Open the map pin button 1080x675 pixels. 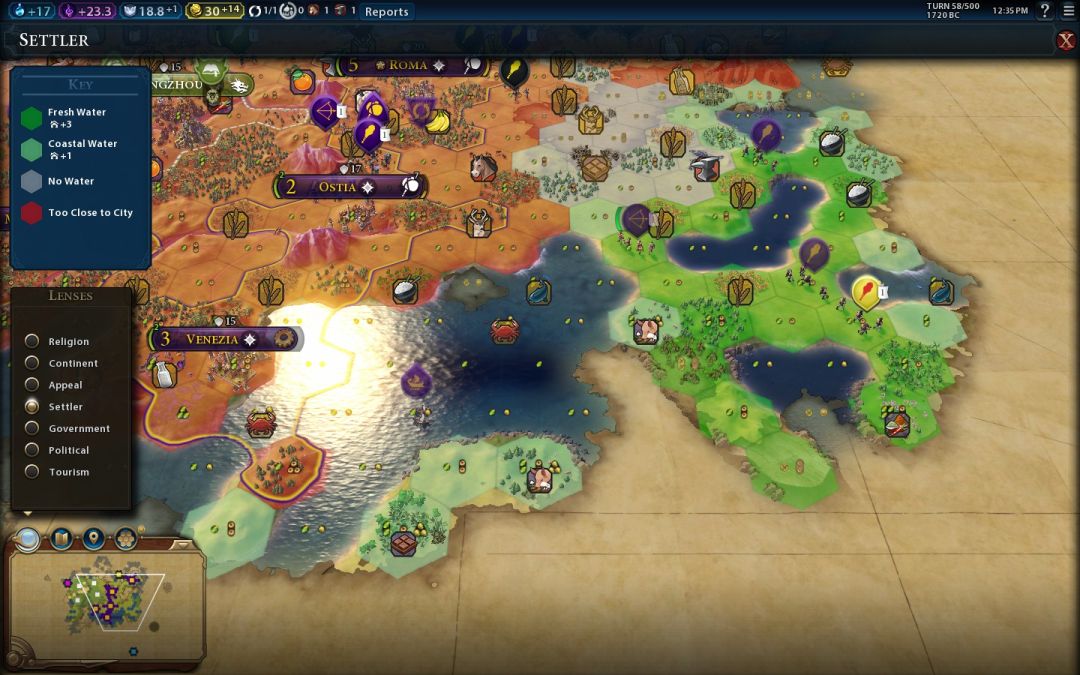click(x=93, y=540)
